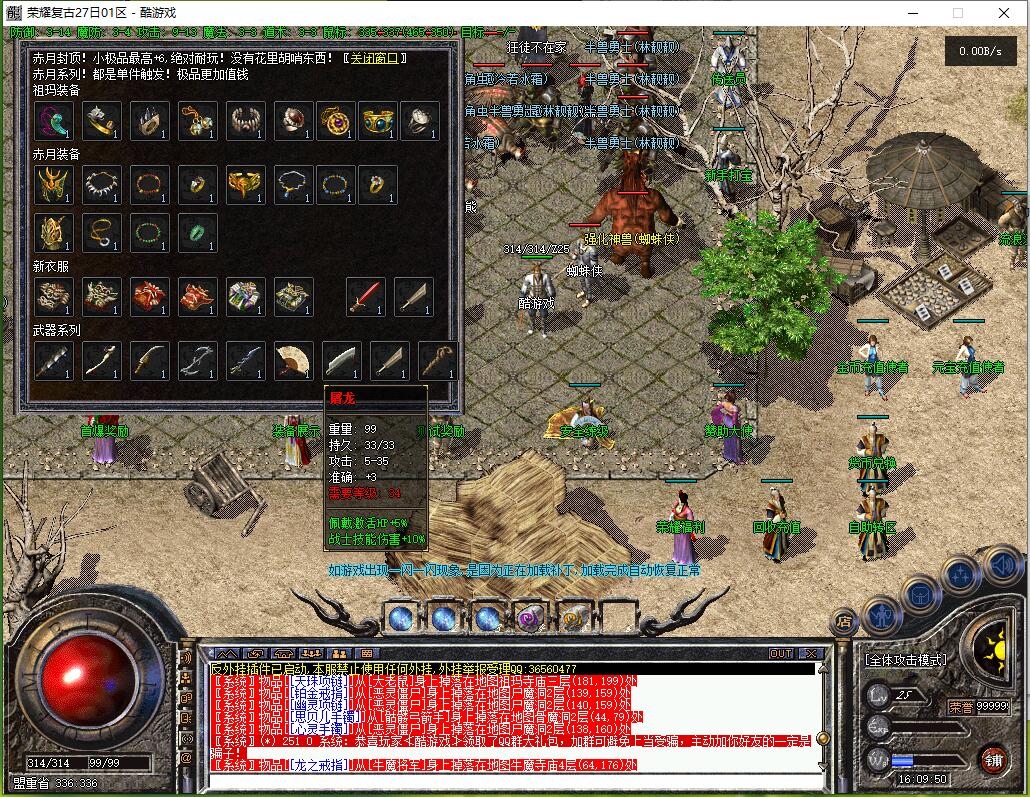Close the game window
The image size is (1030, 797).
pyautogui.click(x=1003, y=13)
